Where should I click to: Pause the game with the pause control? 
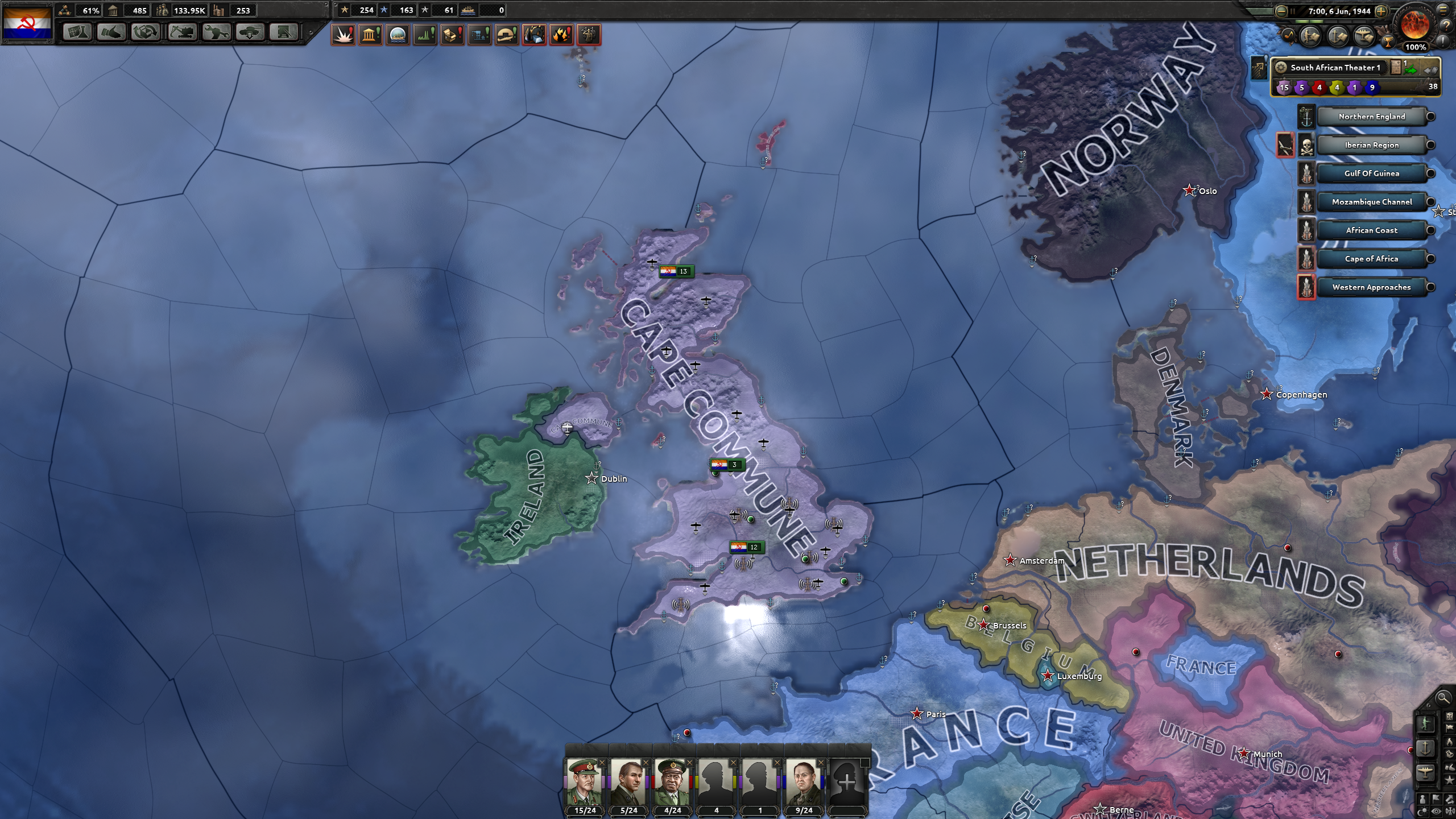pos(1293,11)
